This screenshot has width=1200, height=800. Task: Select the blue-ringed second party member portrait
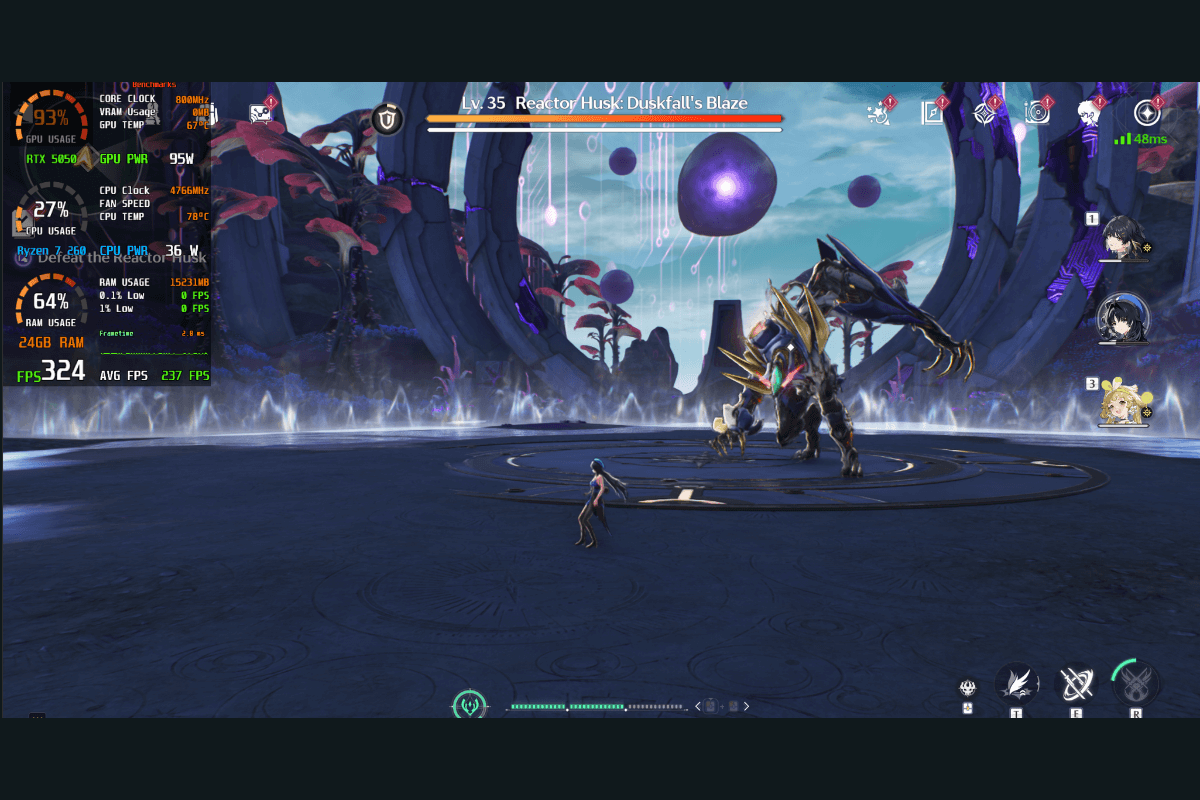[x=1122, y=318]
